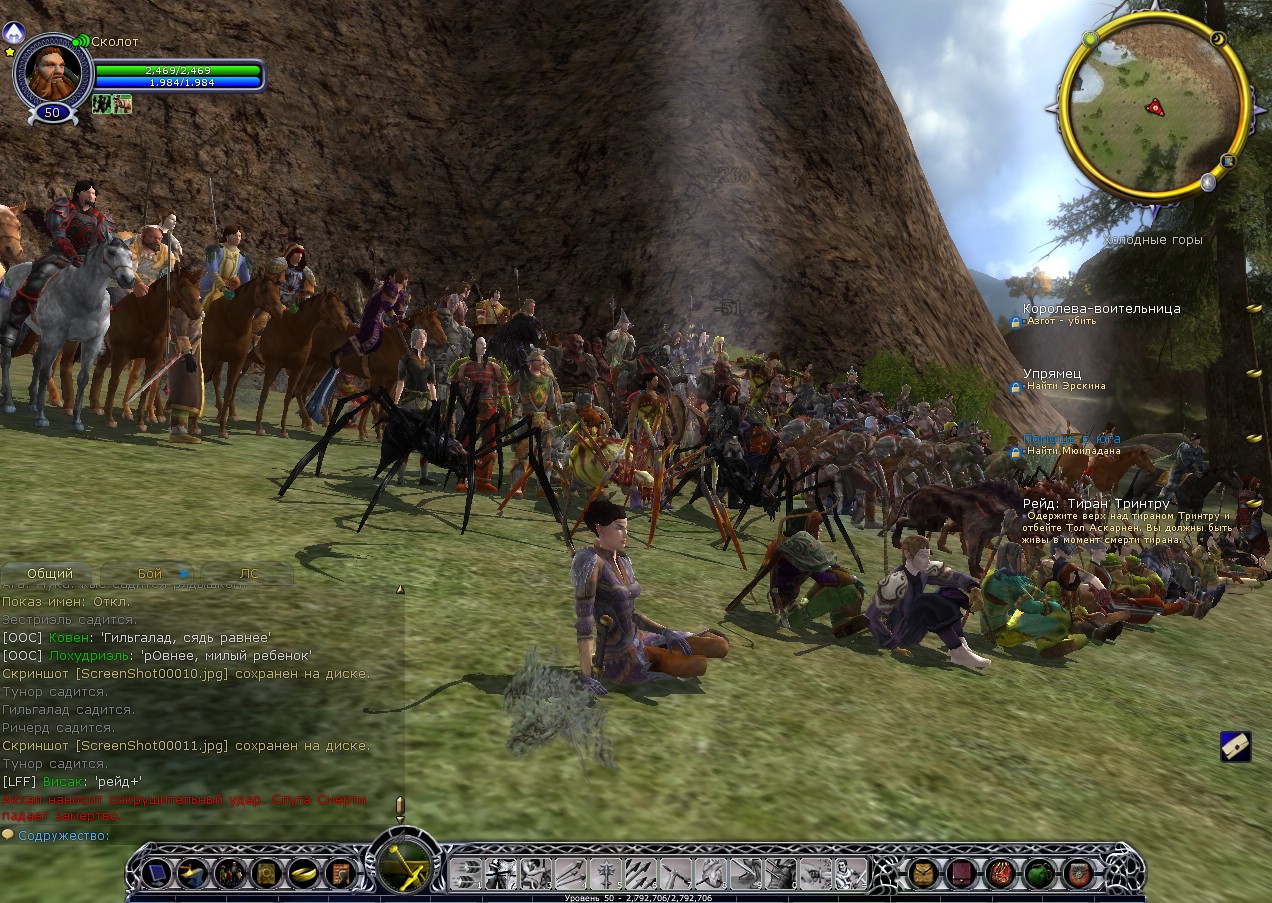1272x903 pixels.
Task: Activate the heart skill on the hotbar
Action: [709, 874]
